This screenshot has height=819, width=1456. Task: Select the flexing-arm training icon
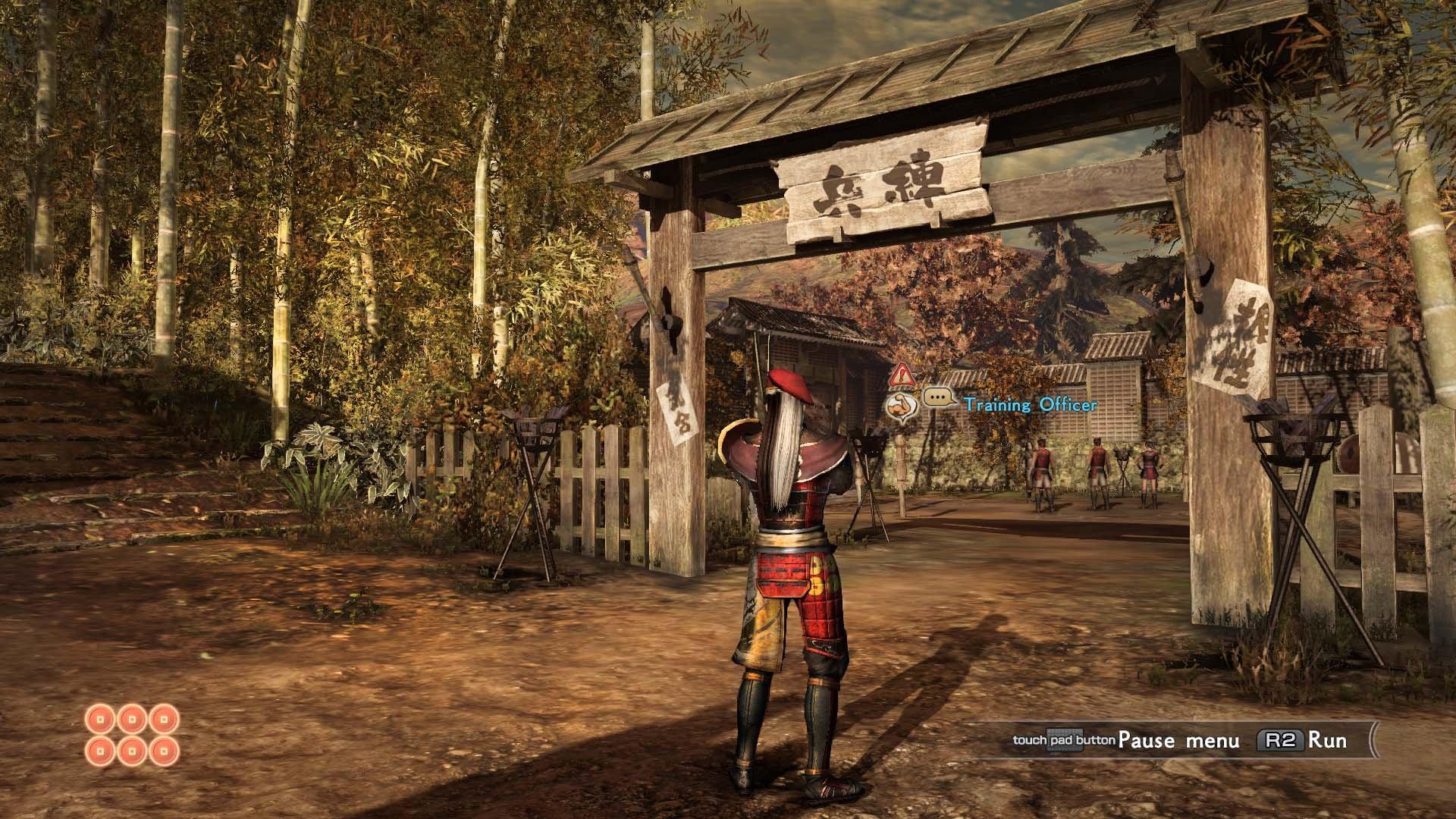pyautogui.click(x=902, y=406)
